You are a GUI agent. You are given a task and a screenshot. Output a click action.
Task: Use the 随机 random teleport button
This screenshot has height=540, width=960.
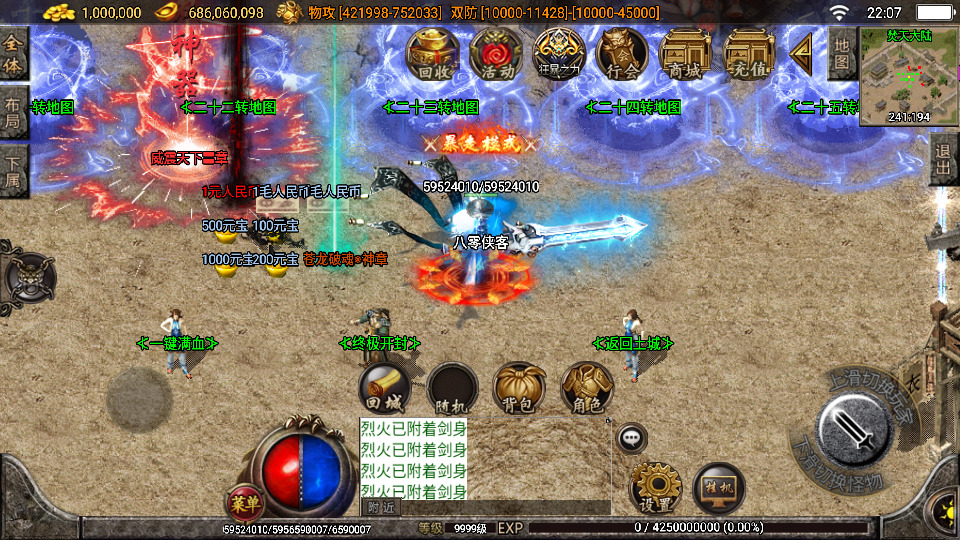pyautogui.click(x=452, y=389)
